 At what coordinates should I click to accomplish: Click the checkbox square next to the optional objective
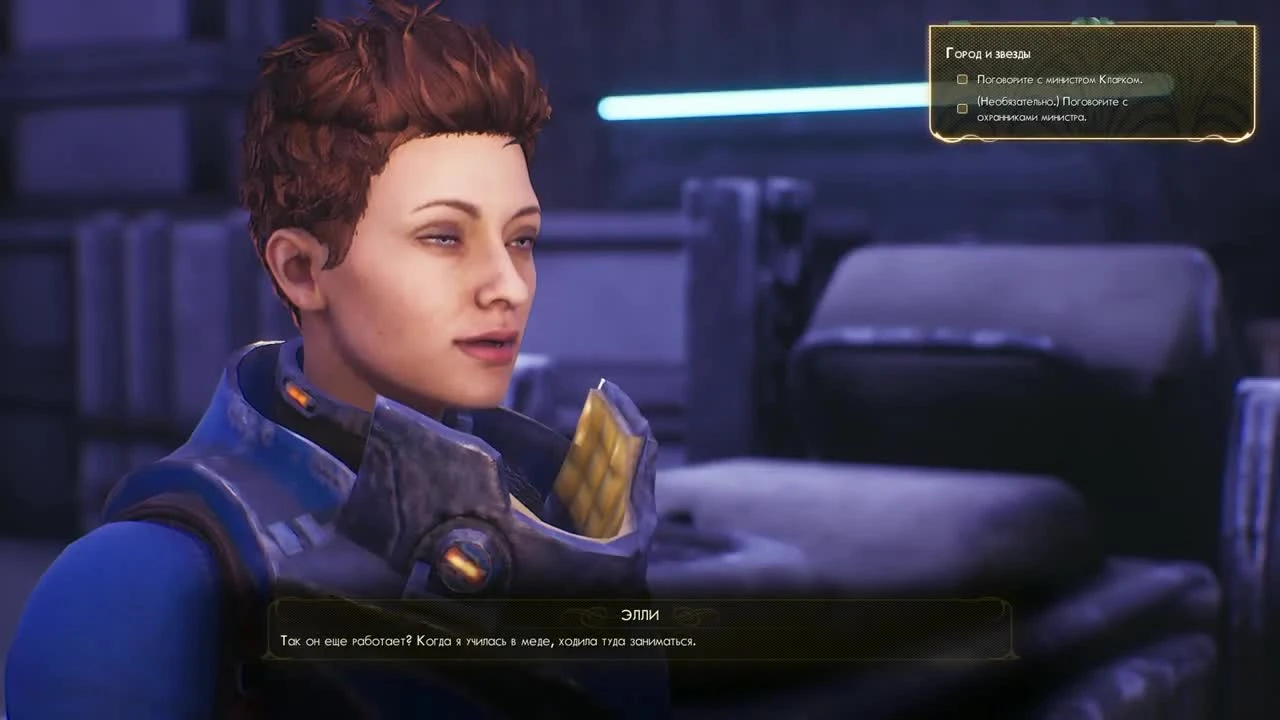961,108
